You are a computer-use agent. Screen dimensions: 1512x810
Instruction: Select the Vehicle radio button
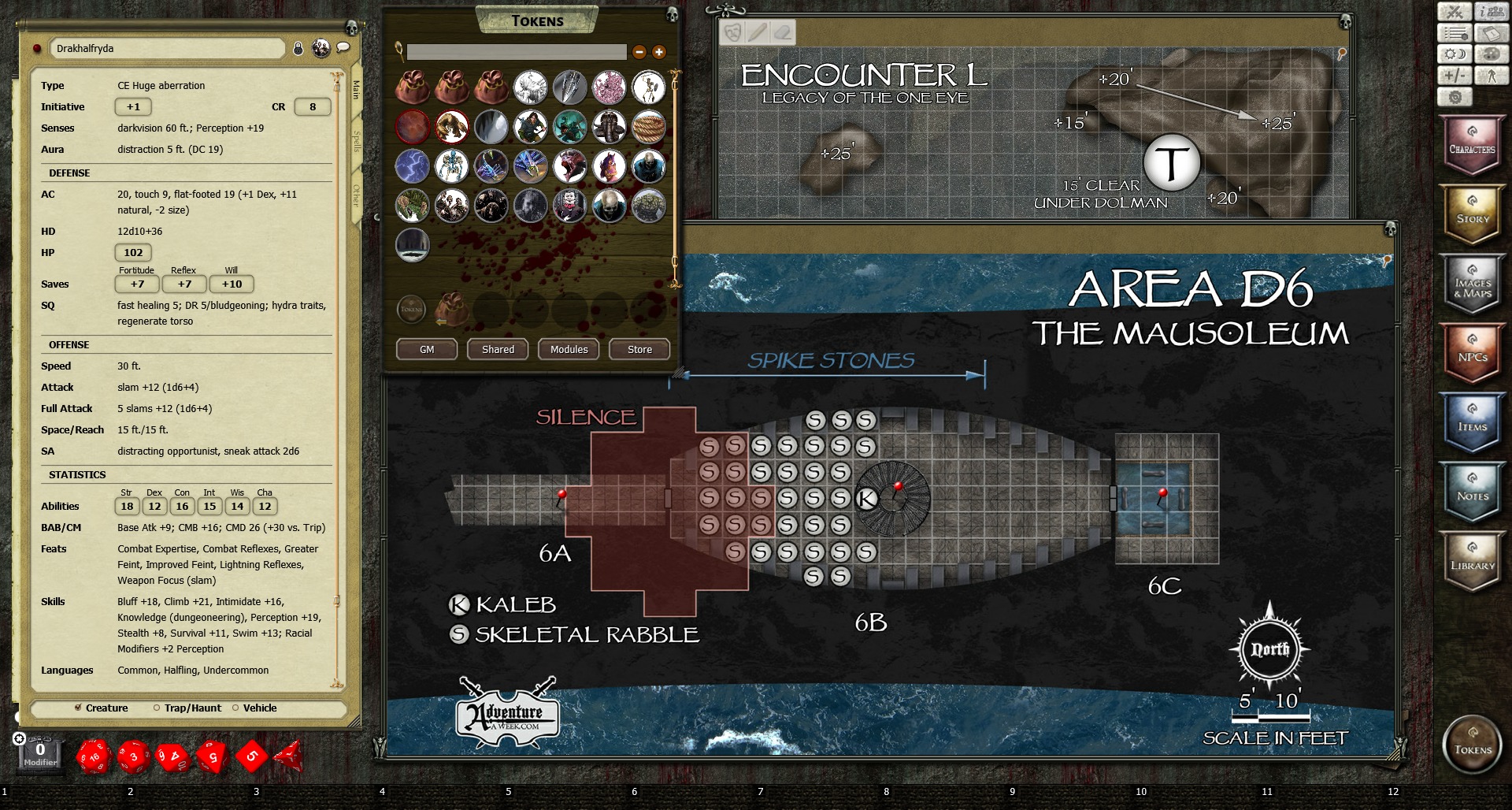click(x=234, y=708)
